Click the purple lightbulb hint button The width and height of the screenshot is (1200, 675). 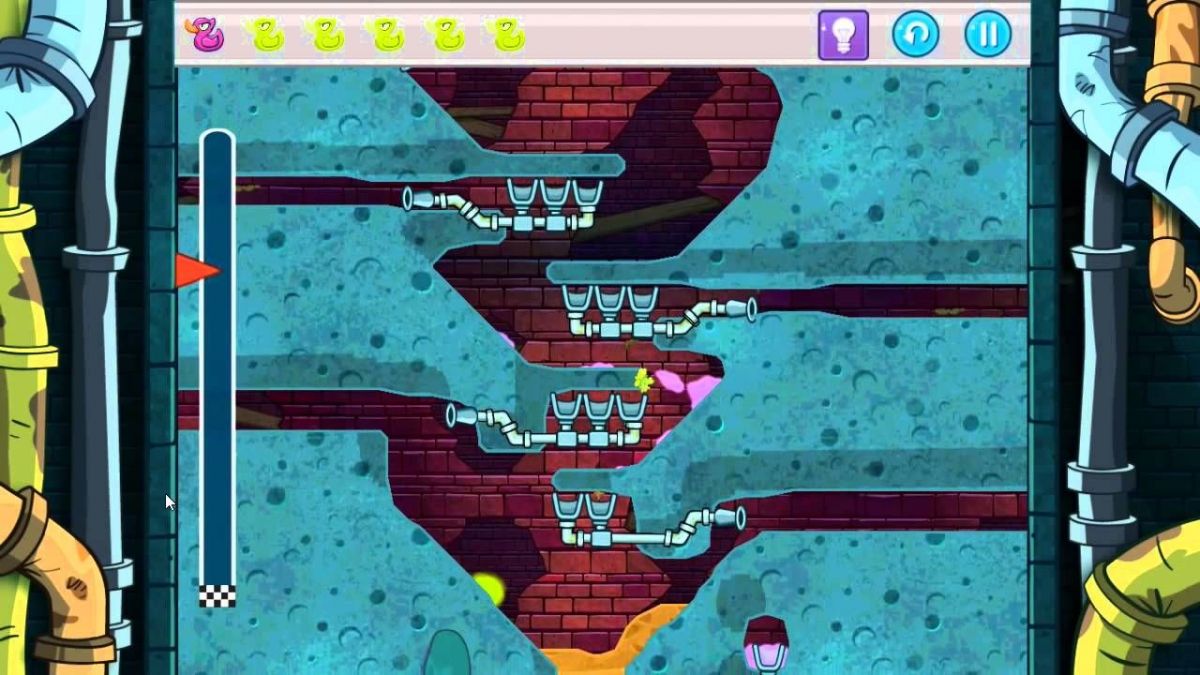[843, 35]
